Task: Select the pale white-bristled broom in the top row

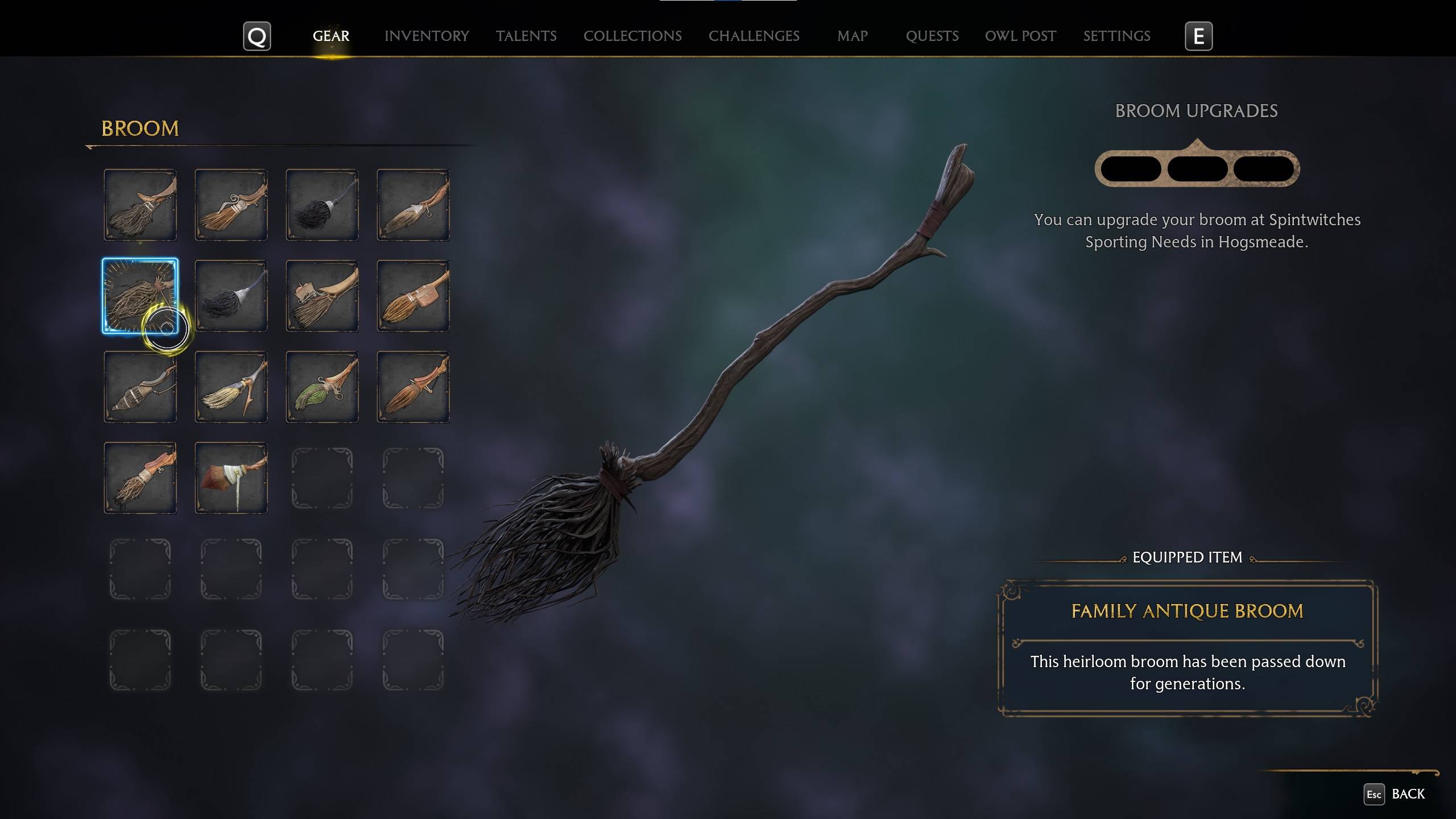Action: [413, 205]
